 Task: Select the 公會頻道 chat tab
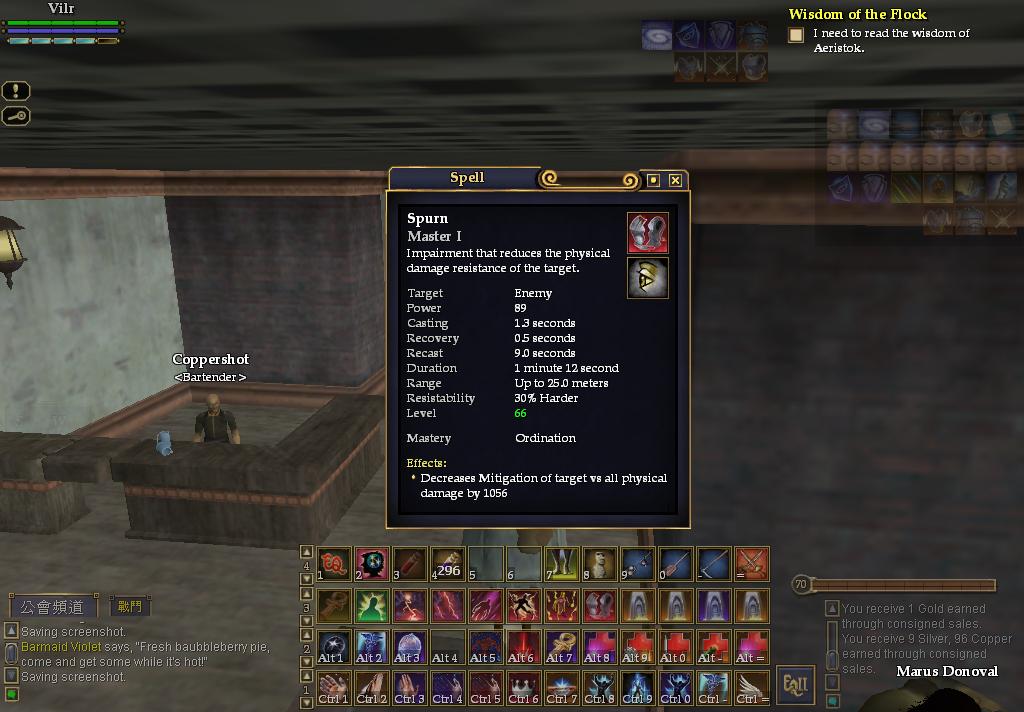[x=53, y=606]
